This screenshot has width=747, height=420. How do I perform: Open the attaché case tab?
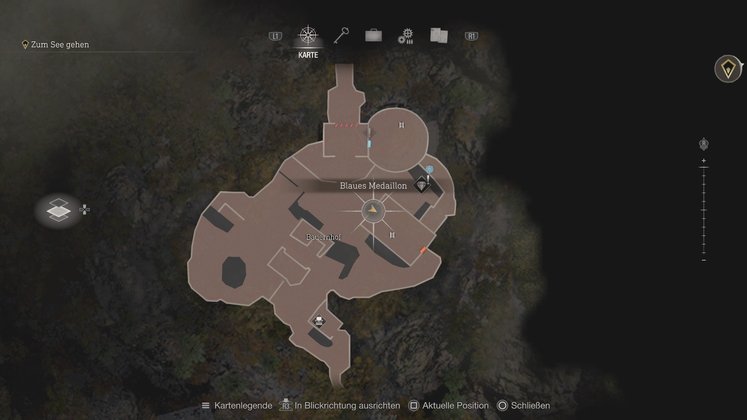[x=373, y=36]
